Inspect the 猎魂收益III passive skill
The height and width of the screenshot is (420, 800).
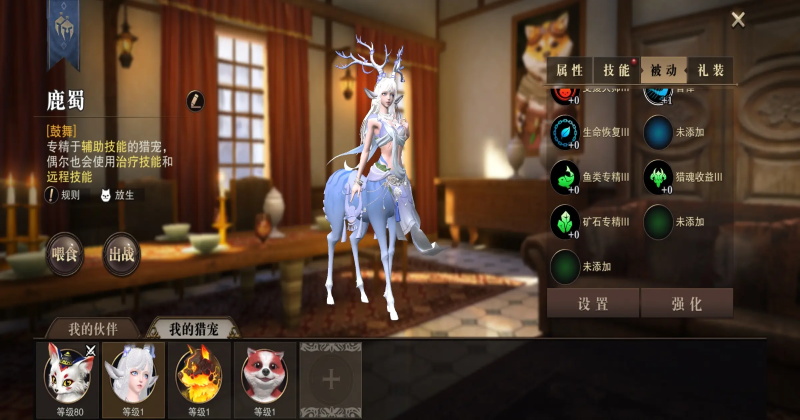(658, 177)
